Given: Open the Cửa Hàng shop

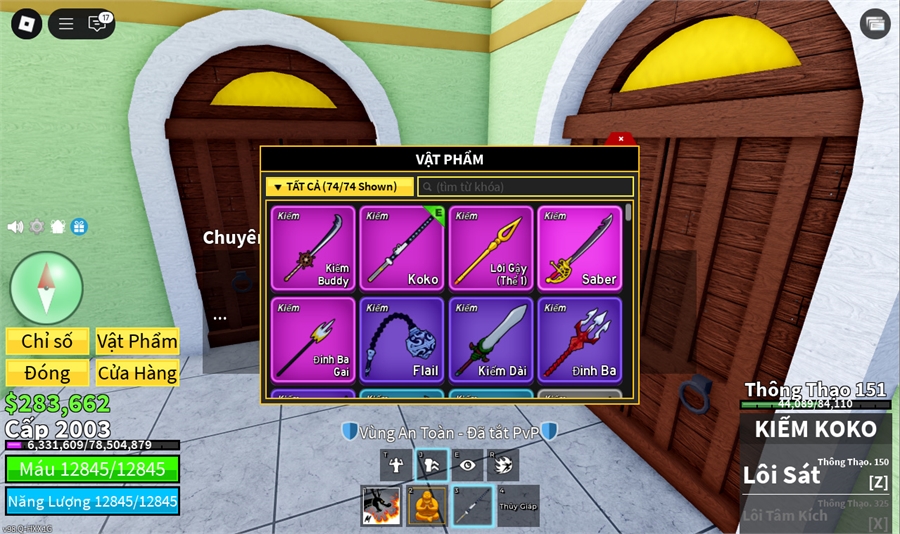Looking at the screenshot, I should pyautogui.click(x=137, y=373).
